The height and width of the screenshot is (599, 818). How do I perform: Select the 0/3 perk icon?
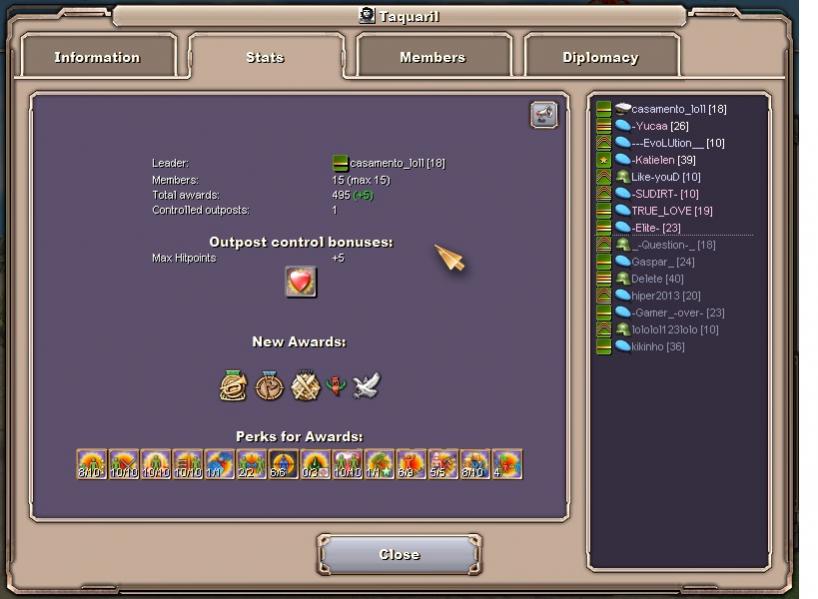[315, 464]
